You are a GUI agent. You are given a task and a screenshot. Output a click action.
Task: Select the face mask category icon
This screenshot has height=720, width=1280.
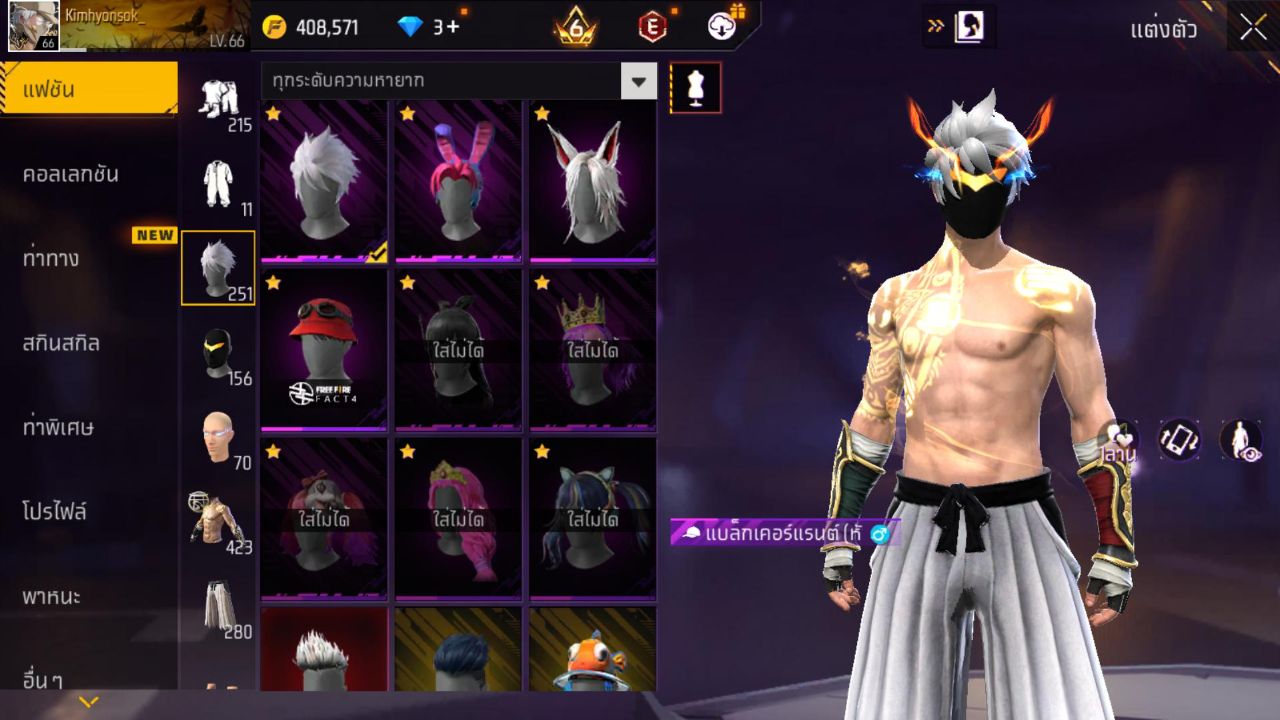(x=218, y=354)
